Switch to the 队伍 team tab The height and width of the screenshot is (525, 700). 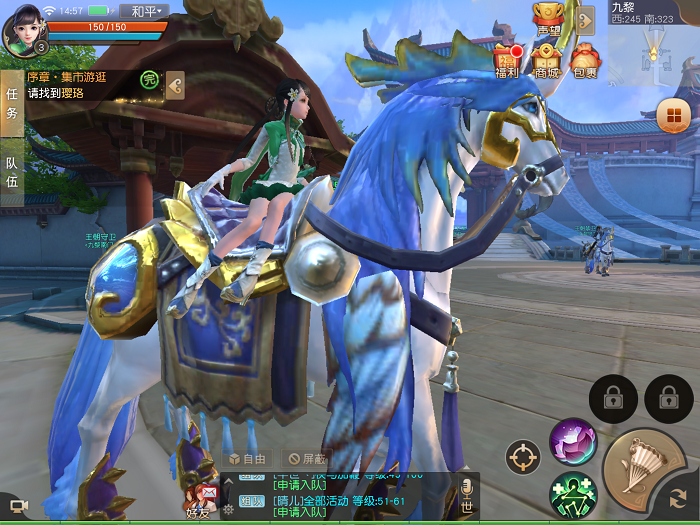click(x=12, y=172)
